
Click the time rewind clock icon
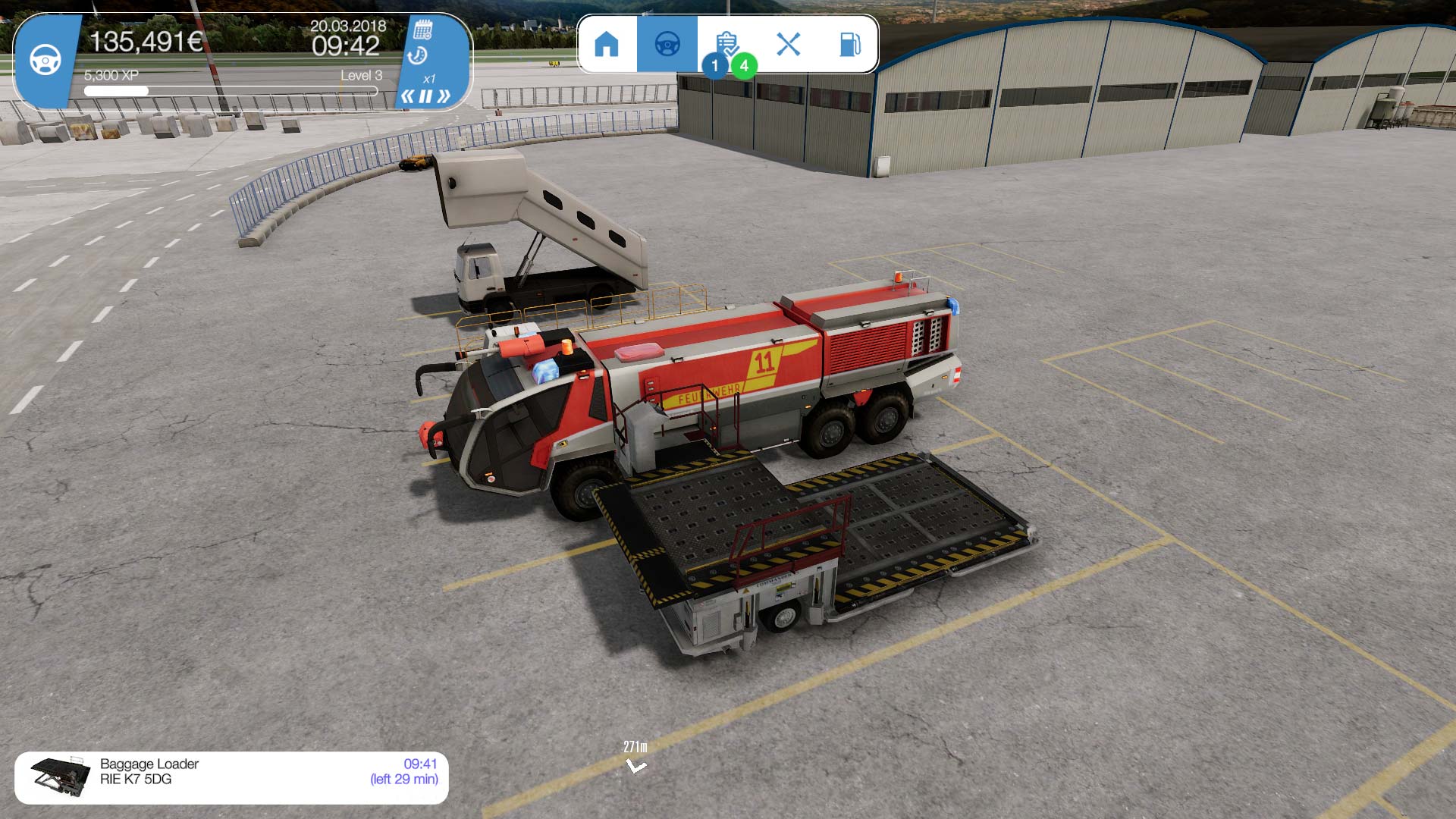point(419,56)
